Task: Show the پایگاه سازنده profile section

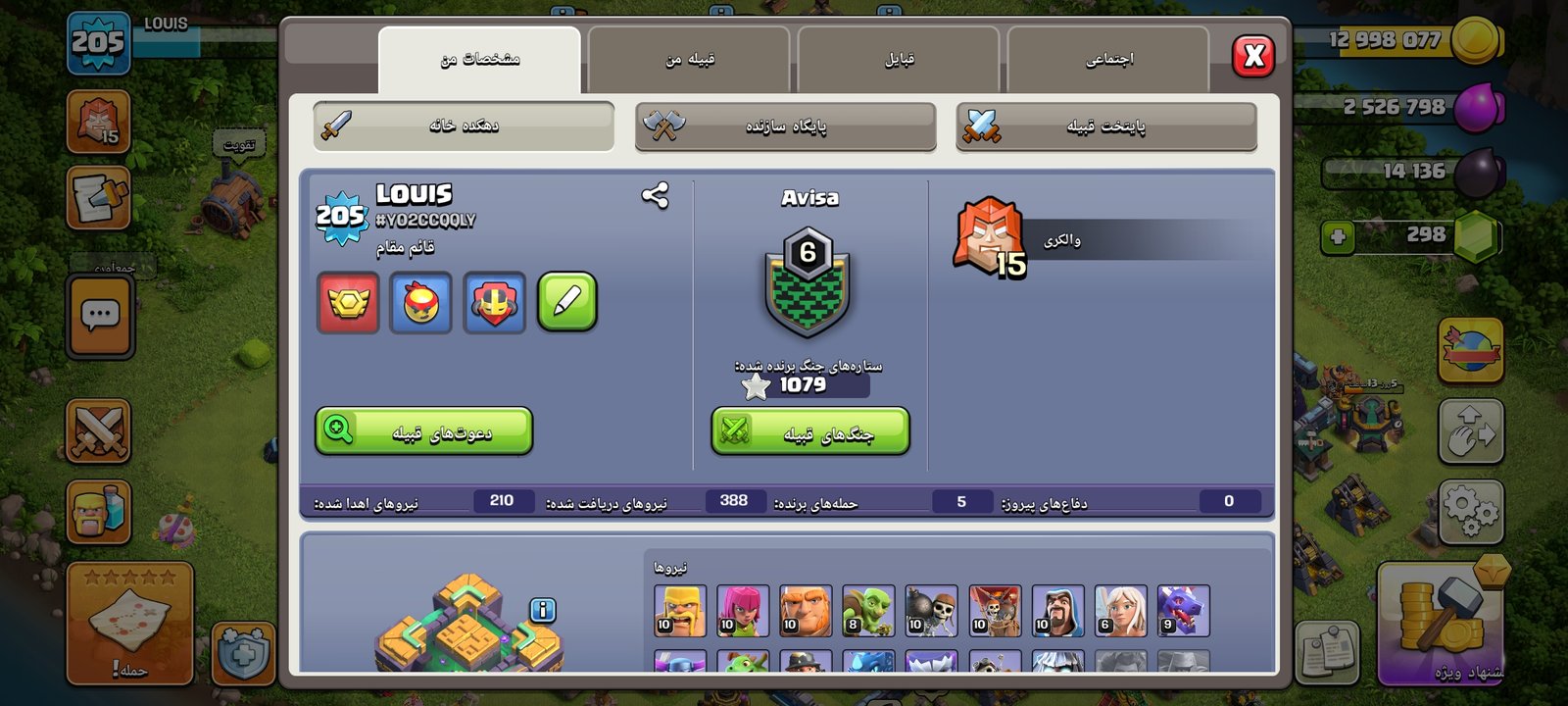Action: pos(785,126)
